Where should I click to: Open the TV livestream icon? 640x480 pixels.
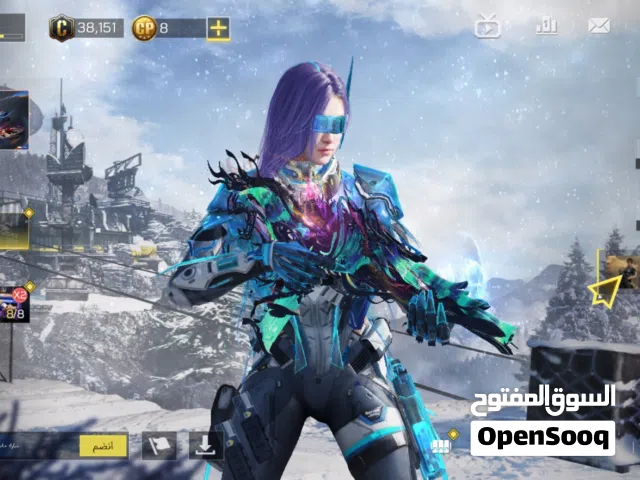(487, 27)
